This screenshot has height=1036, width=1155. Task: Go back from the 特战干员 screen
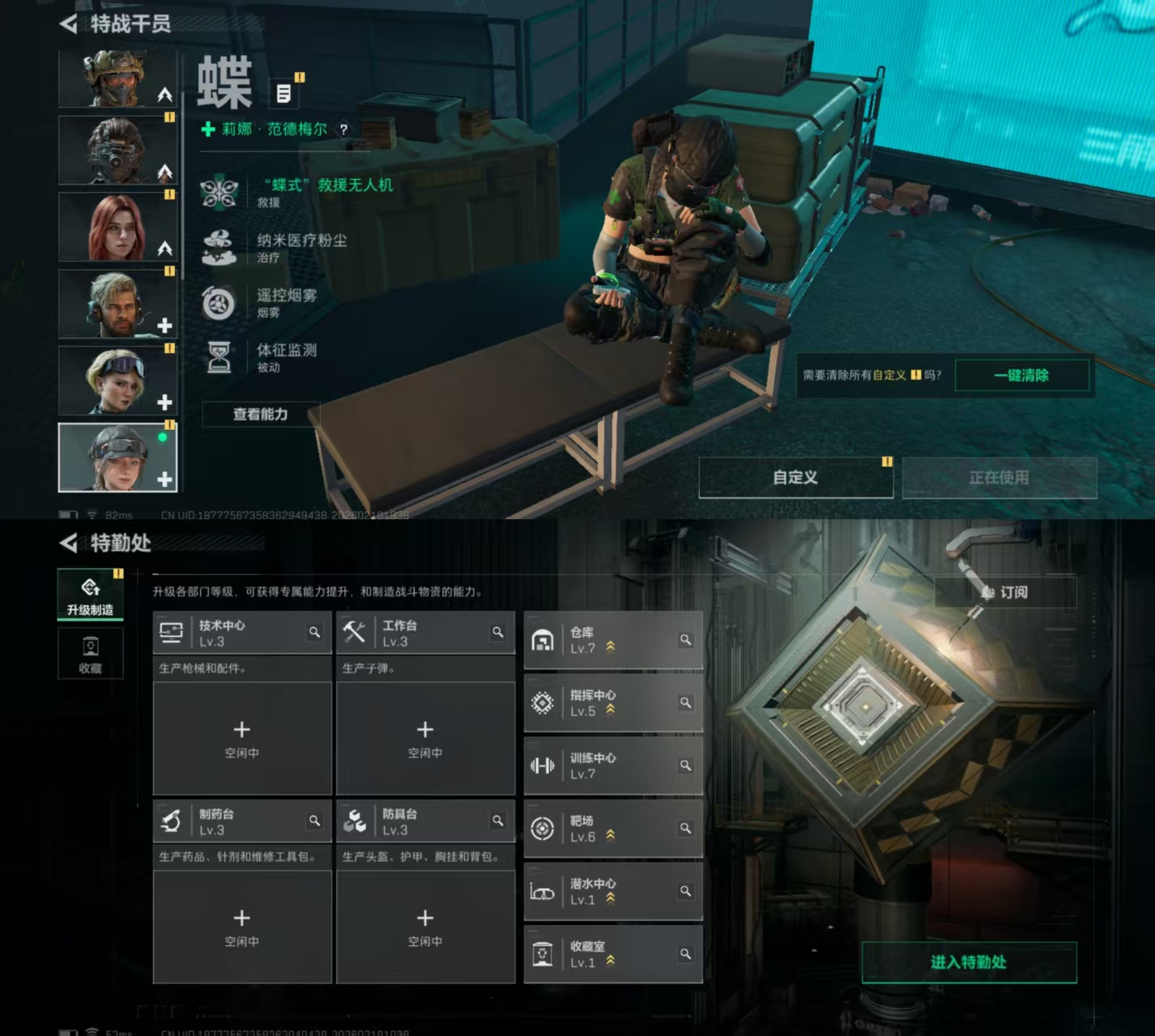click(x=68, y=24)
